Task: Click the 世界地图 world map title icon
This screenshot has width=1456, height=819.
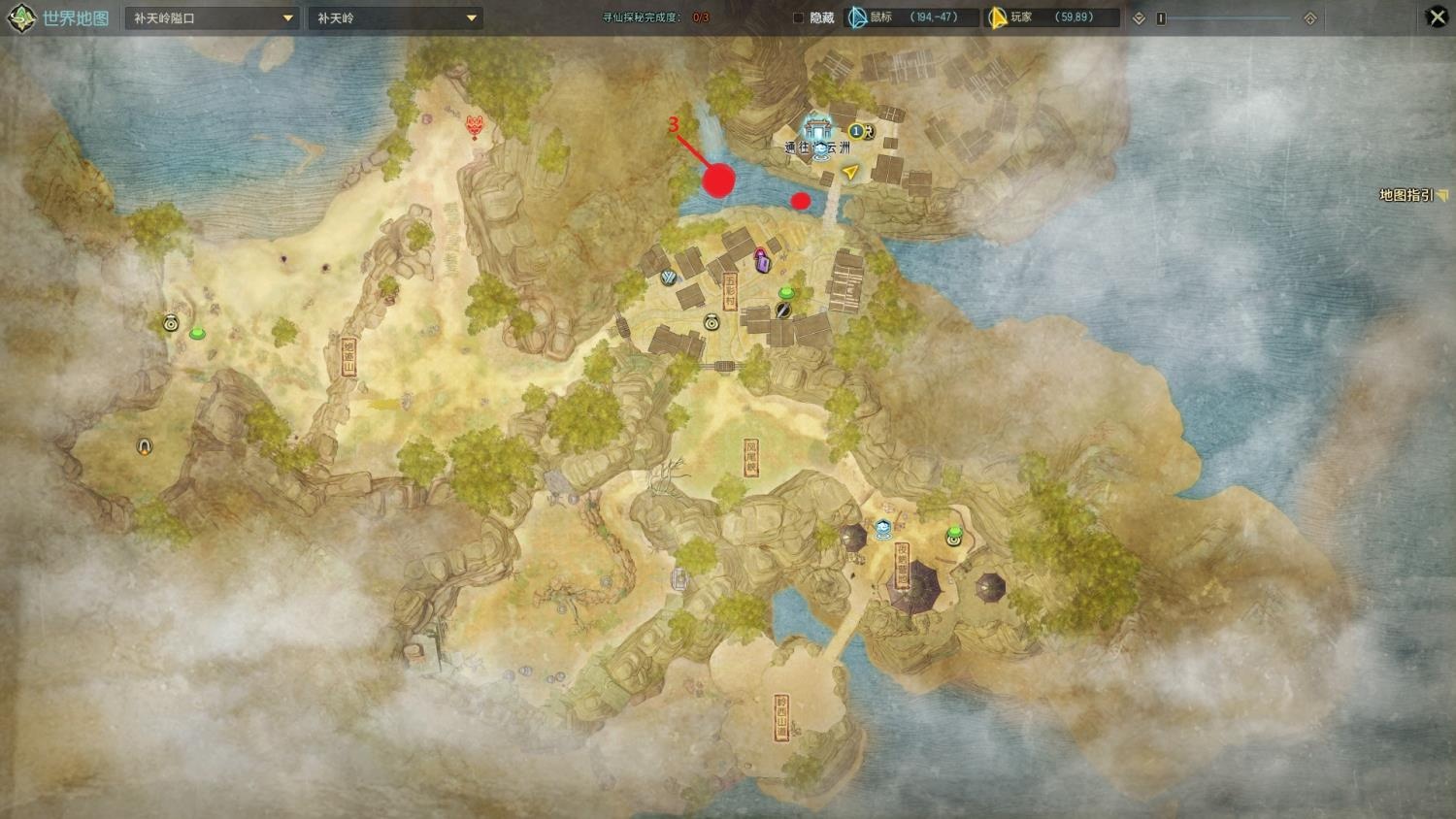Action: (22, 18)
